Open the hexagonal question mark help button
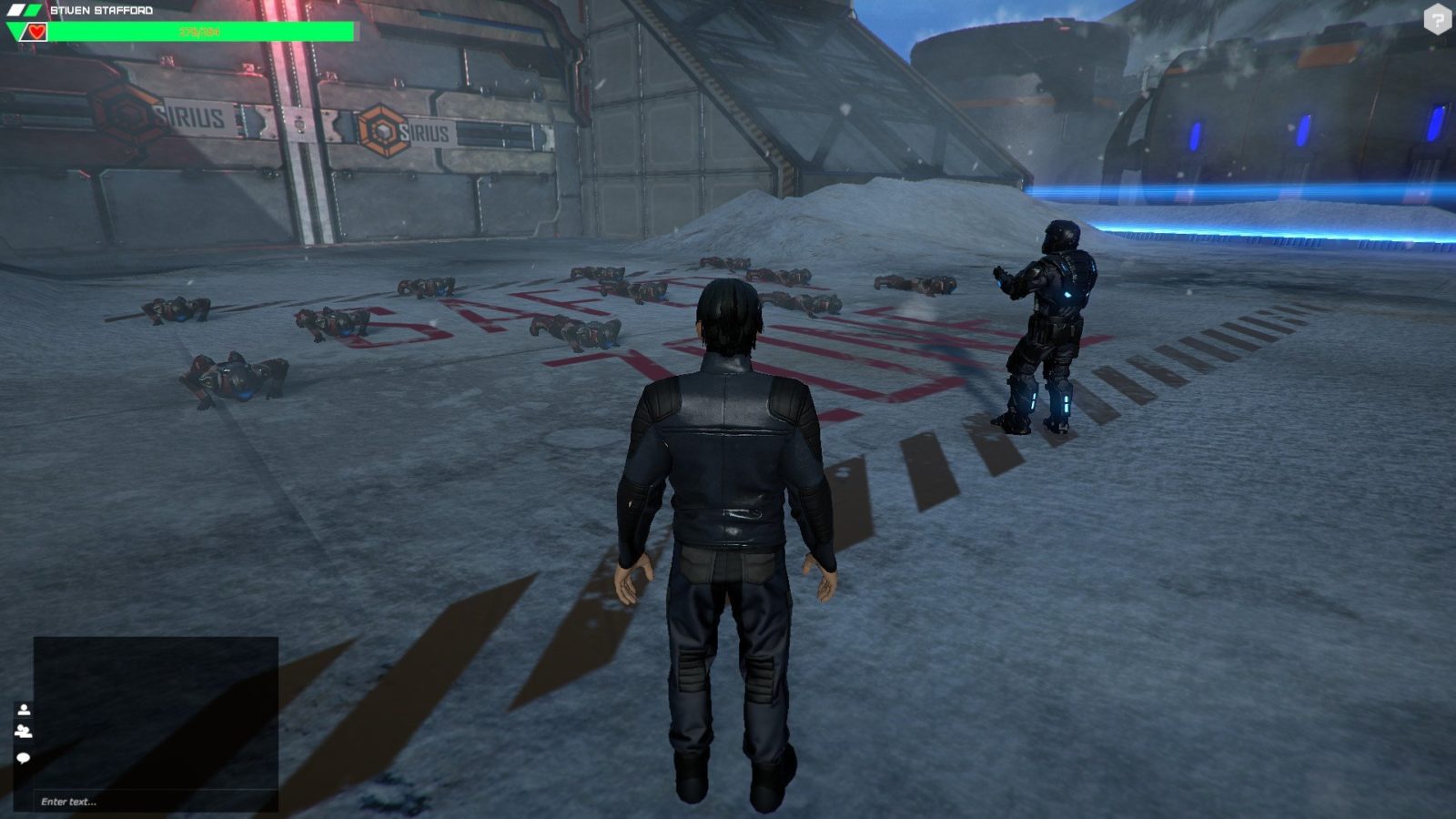Screen dimensions: 1456x819 click(1437, 19)
